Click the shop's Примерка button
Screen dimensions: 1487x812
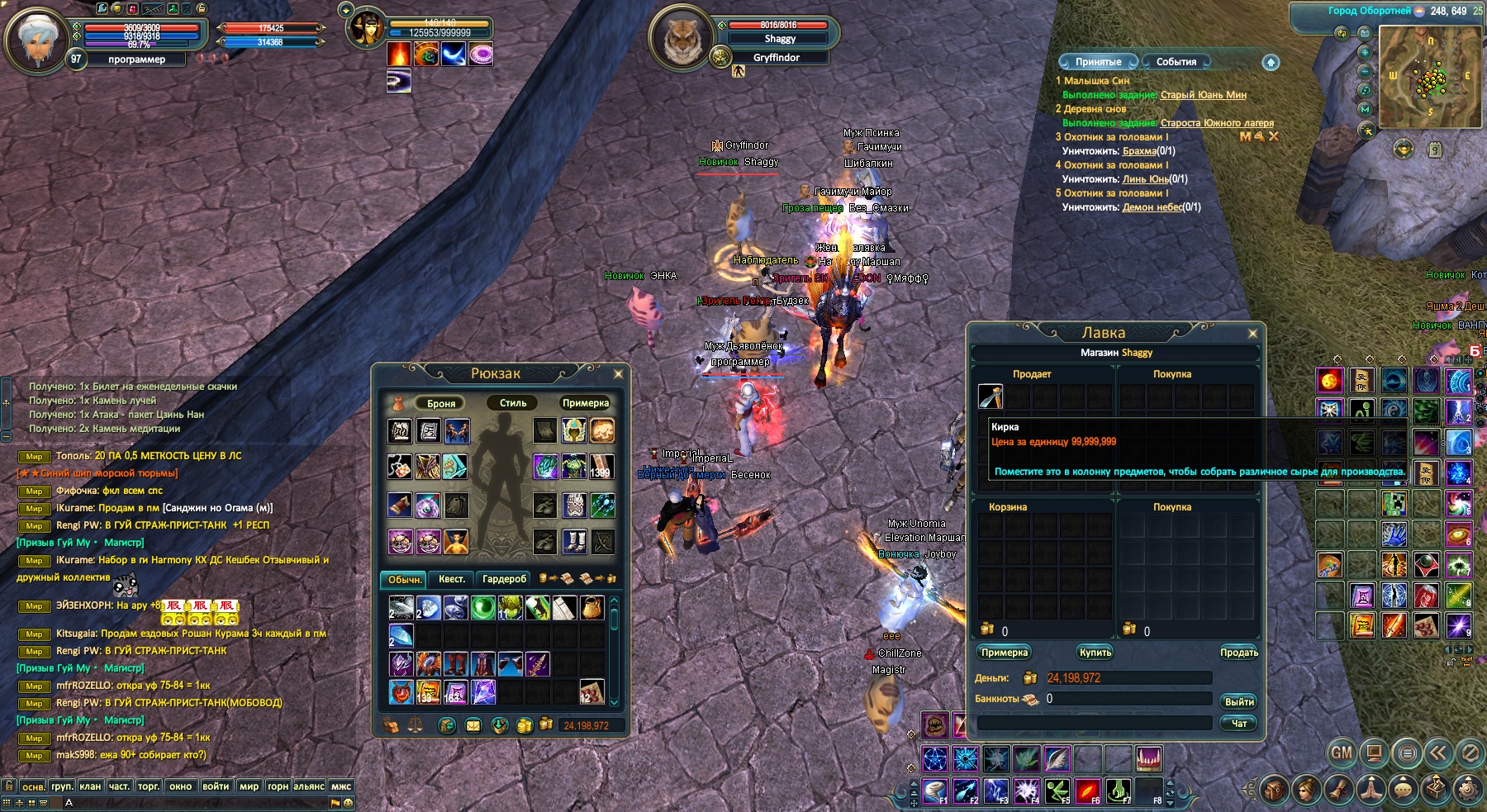click(x=1005, y=653)
